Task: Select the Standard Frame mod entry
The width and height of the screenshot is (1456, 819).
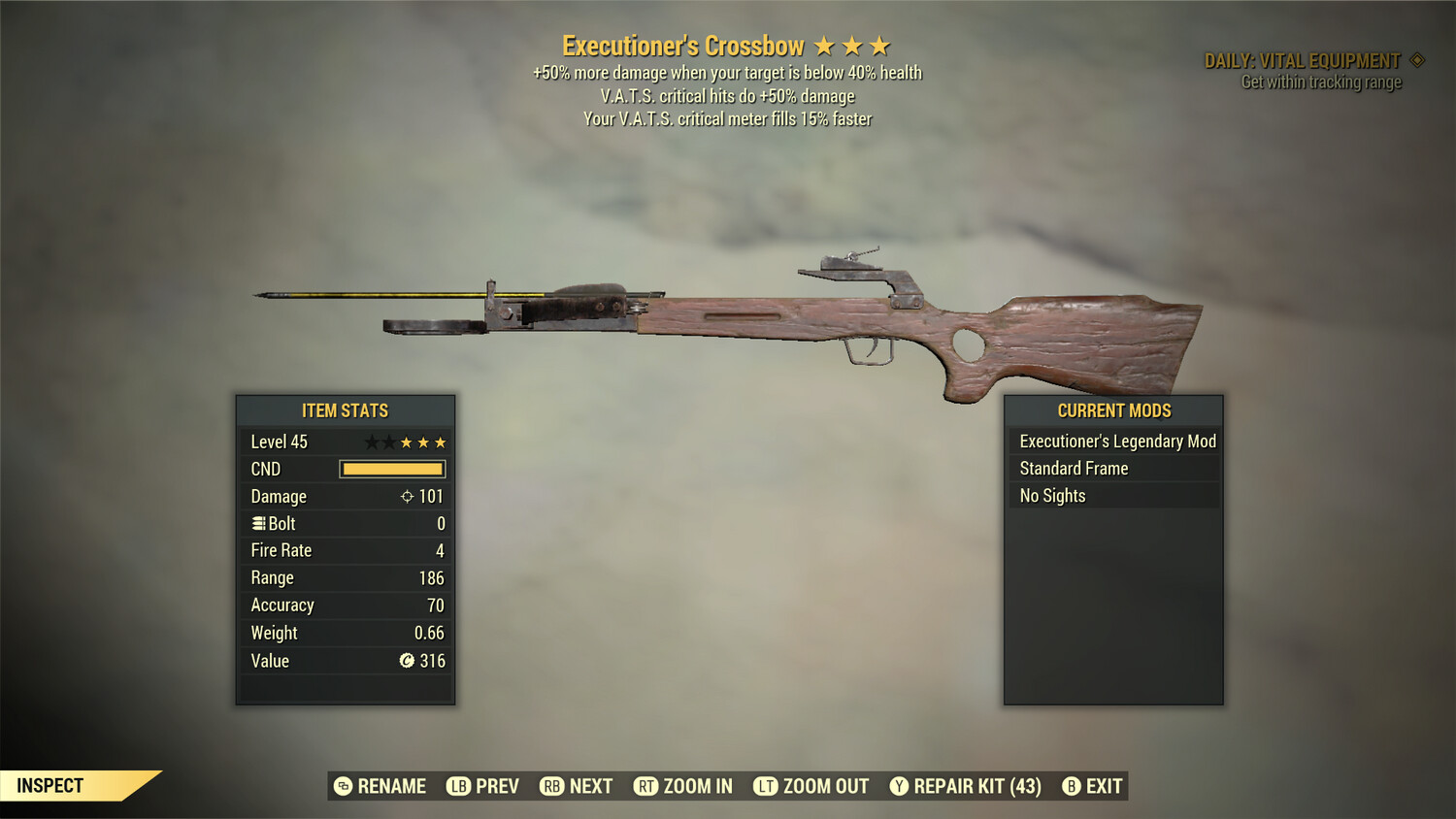Action: [1073, 468]
